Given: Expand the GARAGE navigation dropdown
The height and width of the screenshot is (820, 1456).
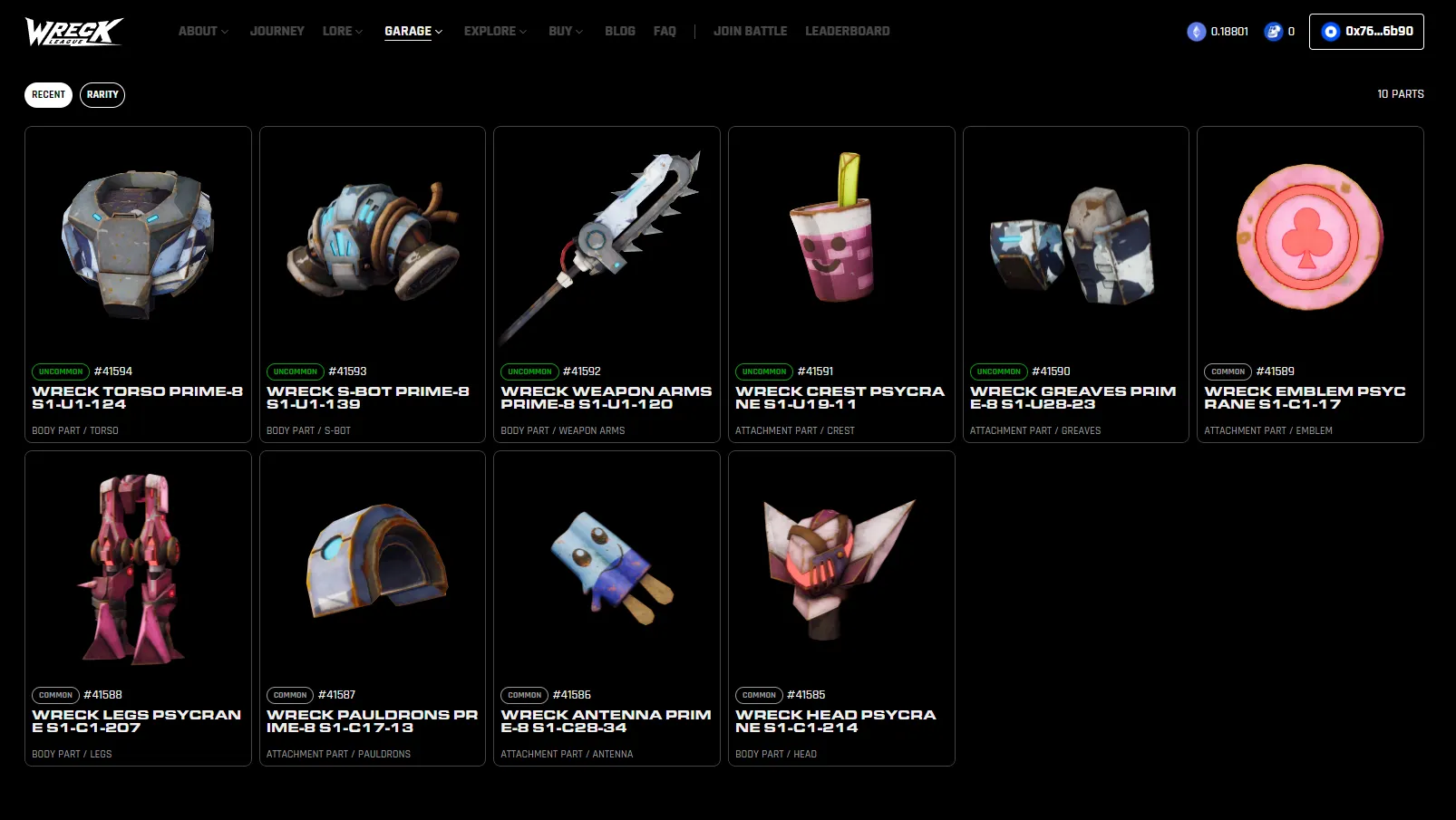Looking at the screenshot, I should (x=408, y=31).
